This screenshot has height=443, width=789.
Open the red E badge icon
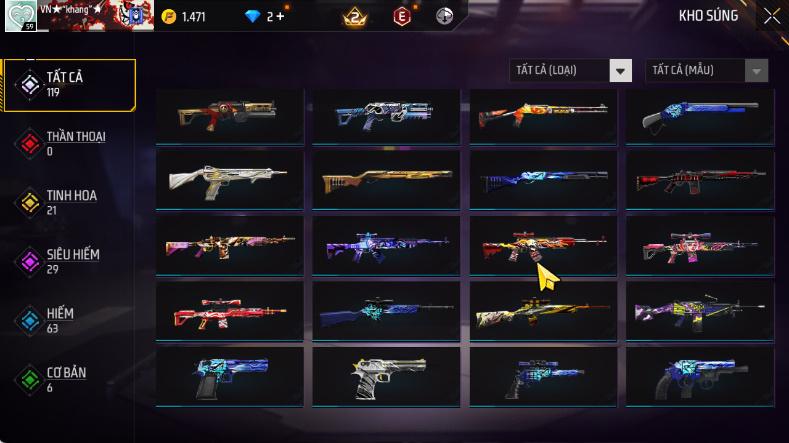[402, 17]
